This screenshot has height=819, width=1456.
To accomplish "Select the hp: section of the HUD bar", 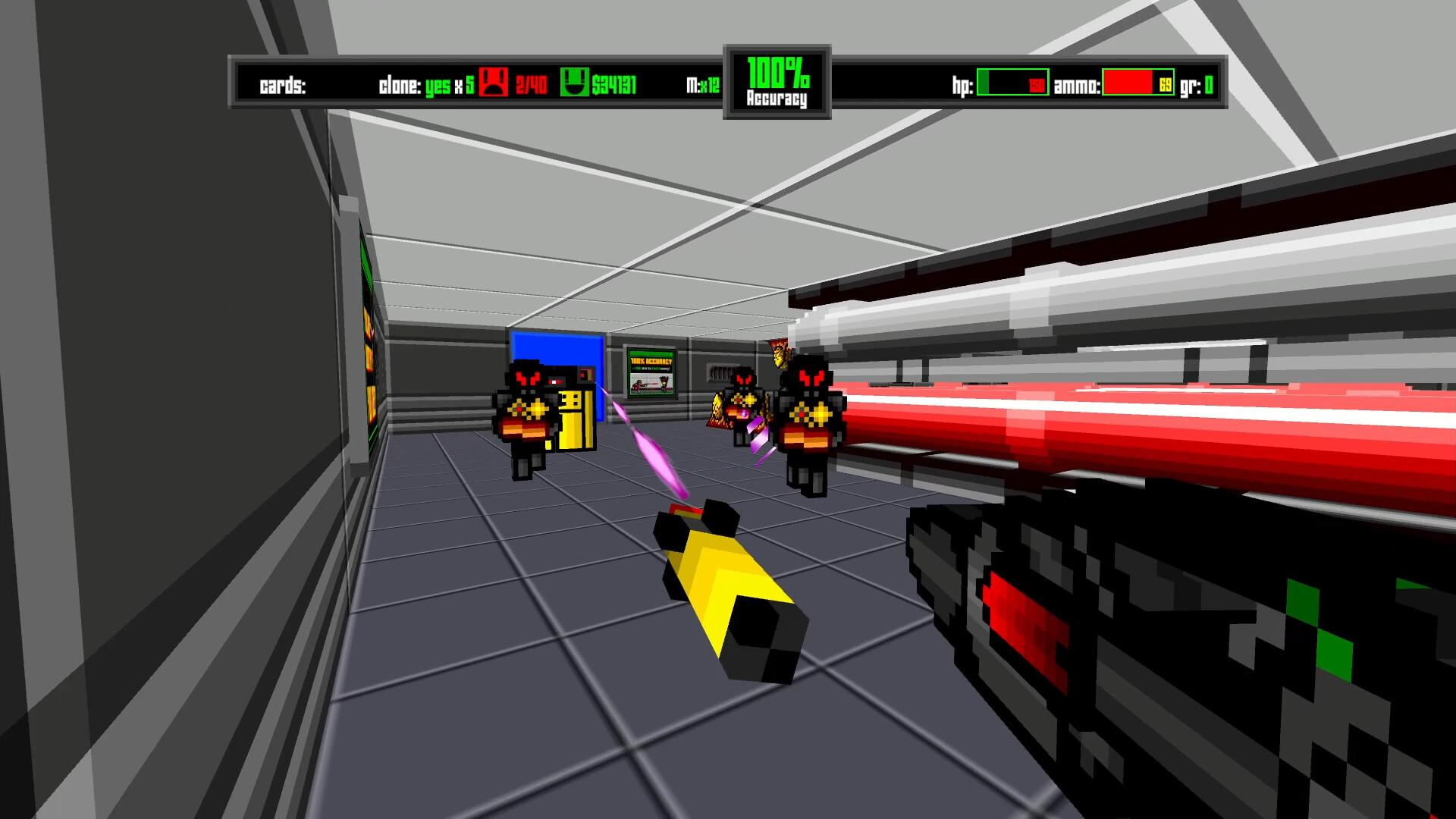I will [x=964, y=85].
